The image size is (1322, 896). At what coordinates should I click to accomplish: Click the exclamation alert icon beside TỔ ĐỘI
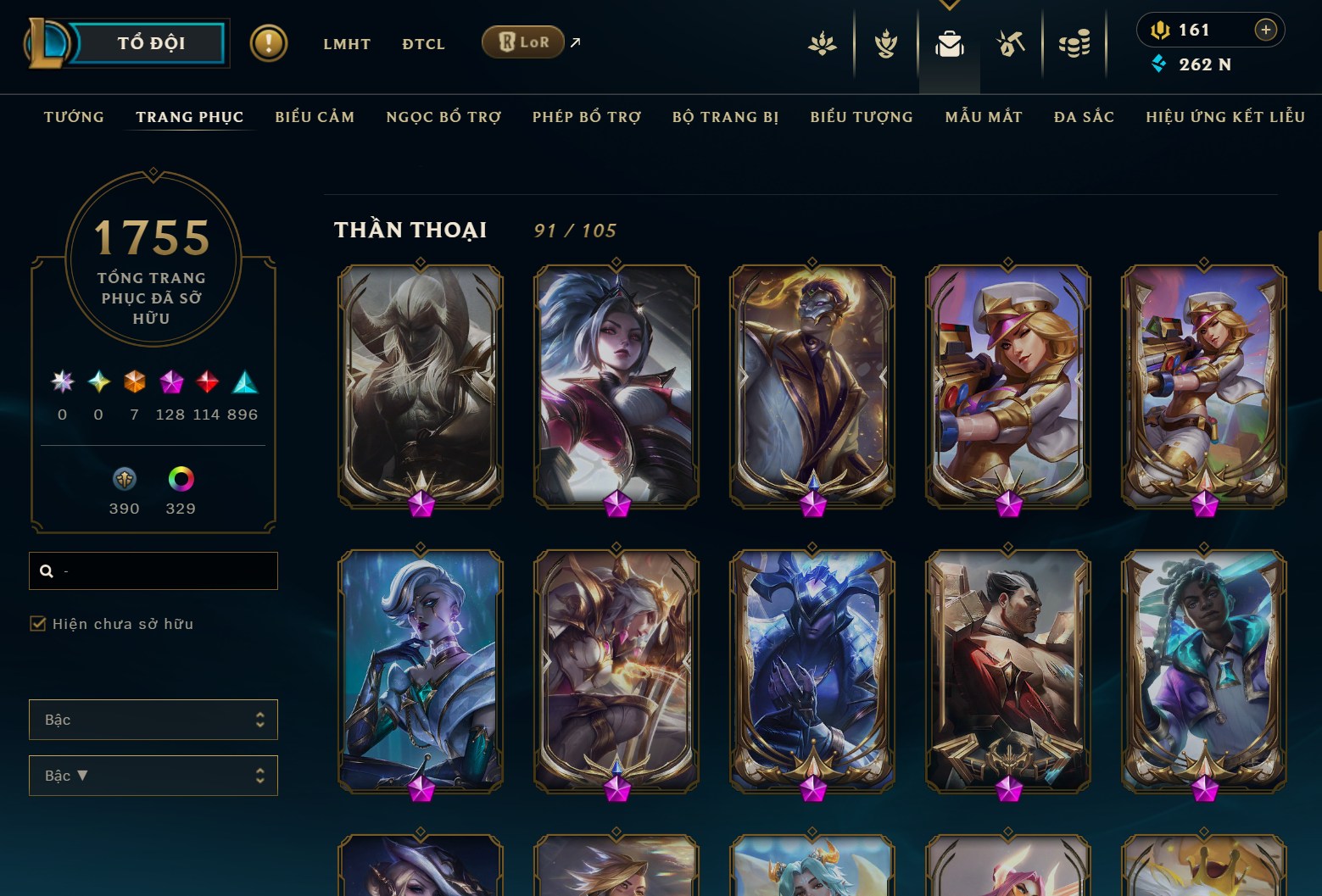[x=269, y=43]
